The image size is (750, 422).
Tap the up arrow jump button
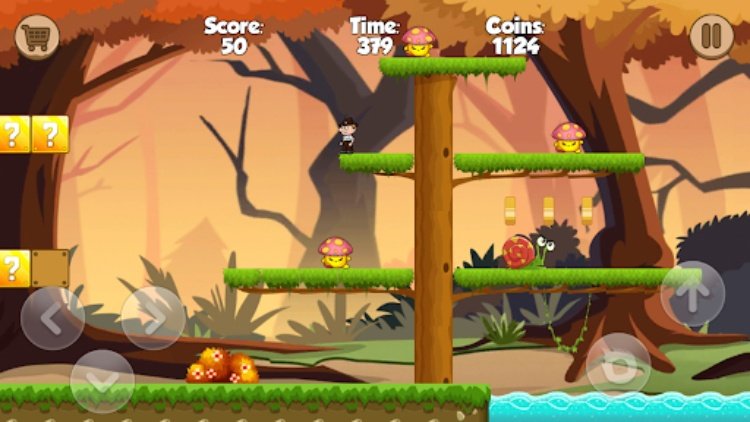pyautogui.click(x=693, y=293)
